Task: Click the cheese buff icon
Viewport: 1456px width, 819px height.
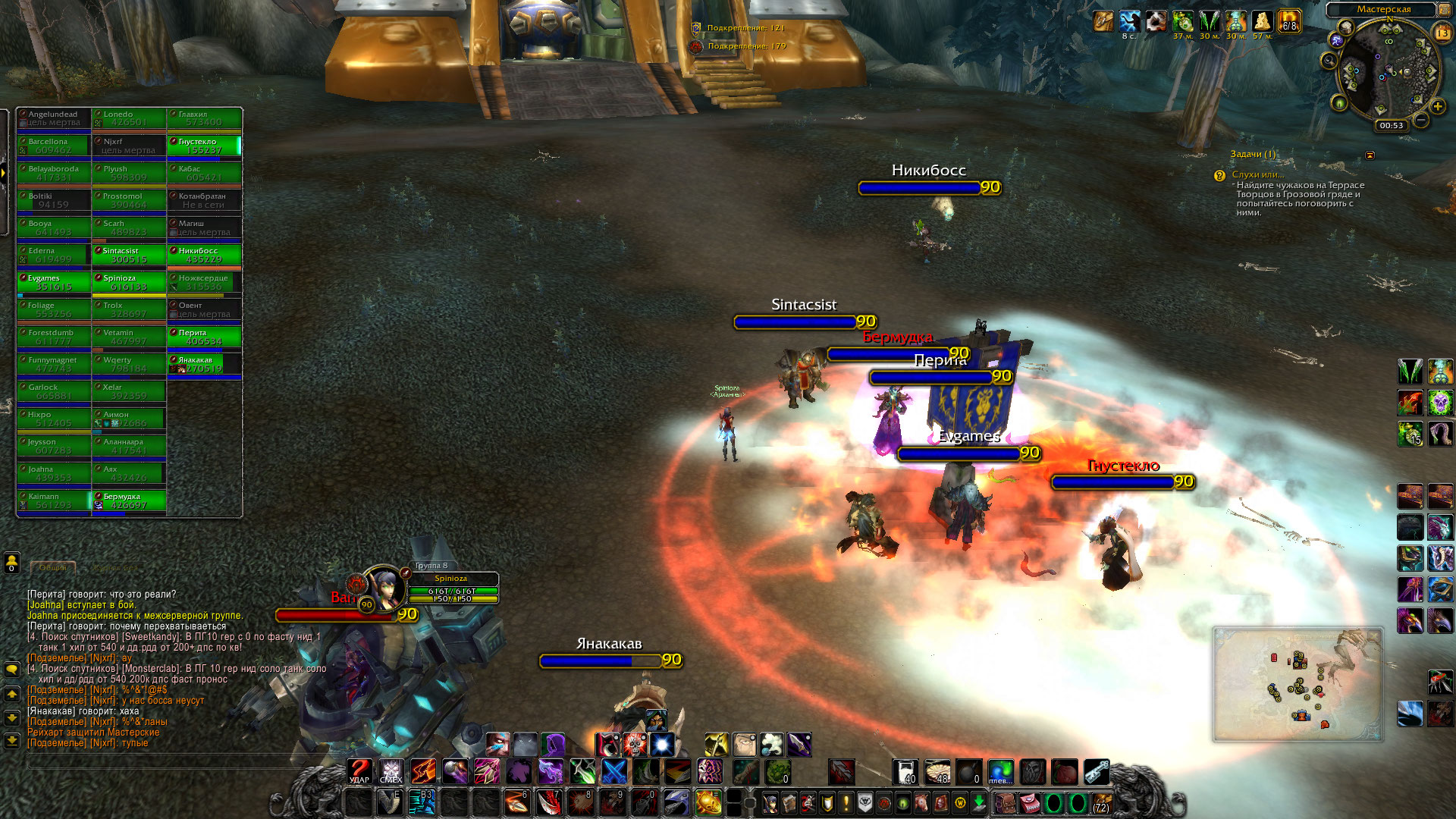Action: pyautogui.click(x=1262, y=21)
